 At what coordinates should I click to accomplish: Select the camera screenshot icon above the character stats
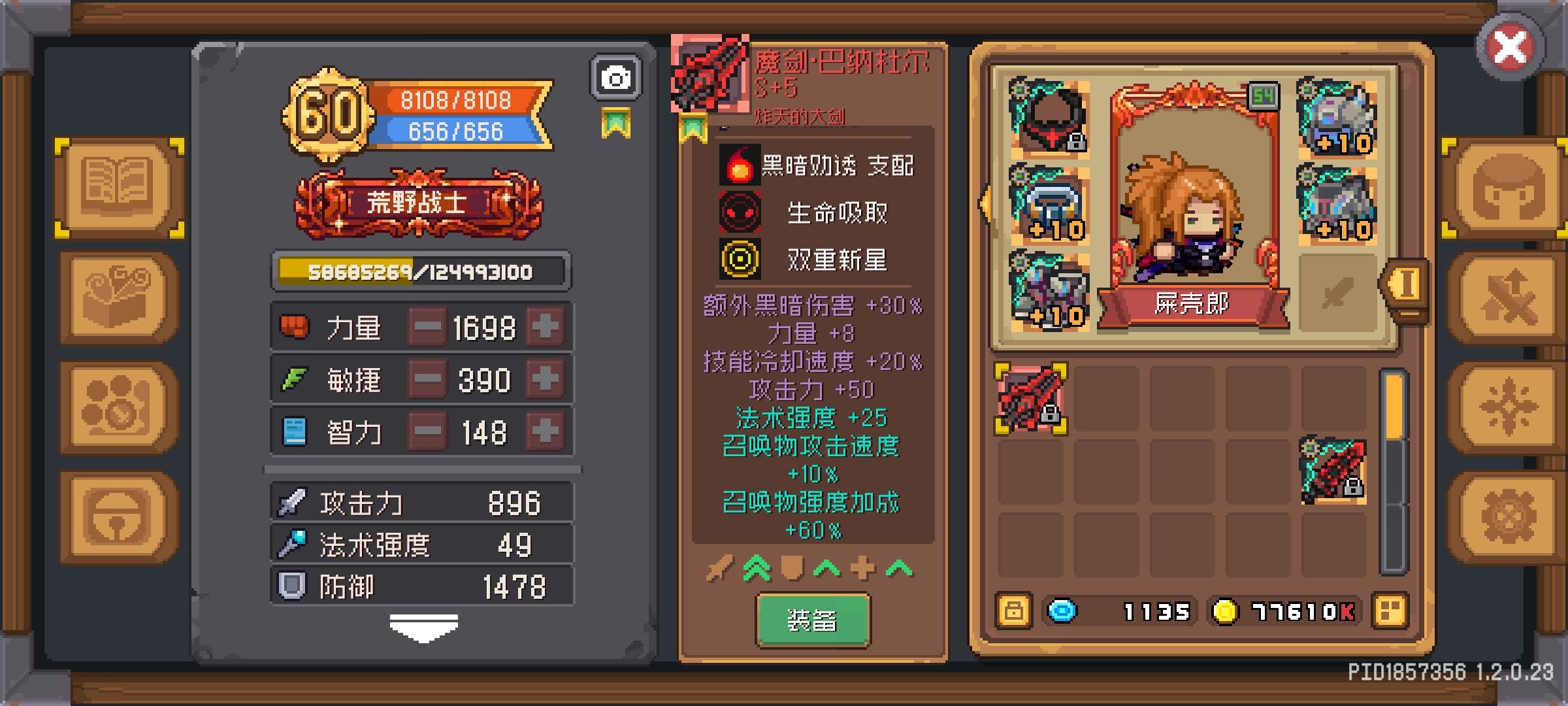tap(614, 76)
